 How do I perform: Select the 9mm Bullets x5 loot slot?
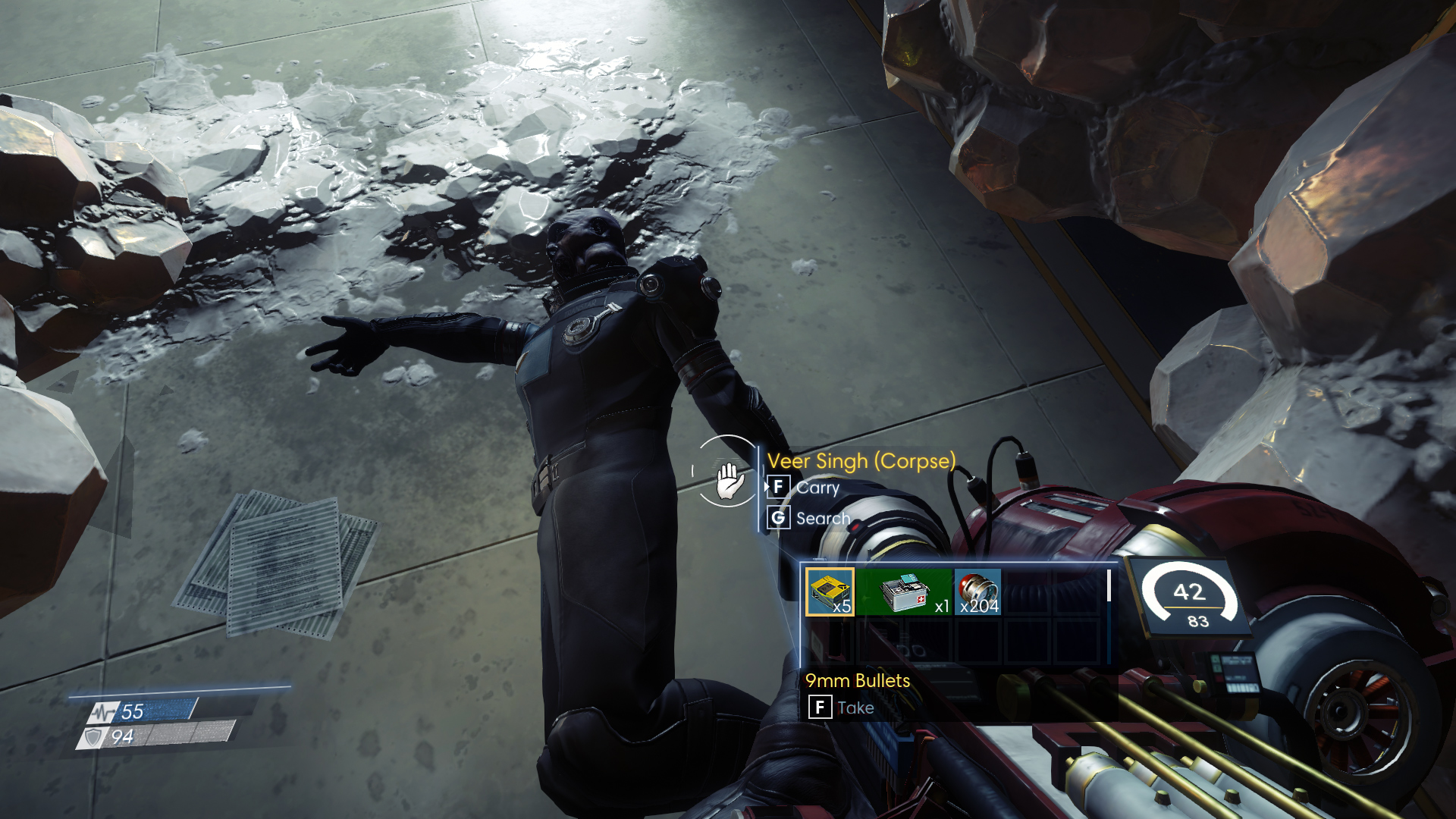coord(830,591)
